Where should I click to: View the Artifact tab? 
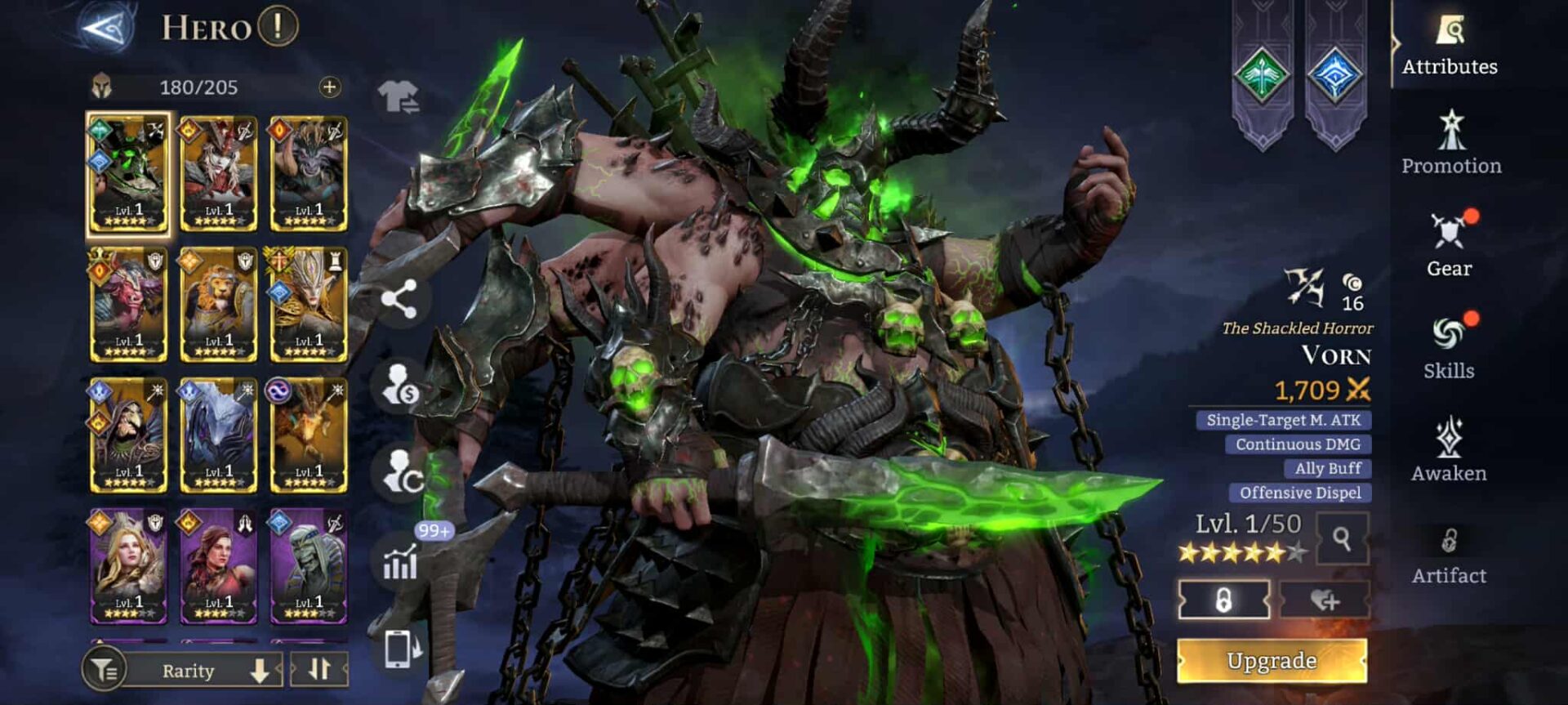(1450, 556)
